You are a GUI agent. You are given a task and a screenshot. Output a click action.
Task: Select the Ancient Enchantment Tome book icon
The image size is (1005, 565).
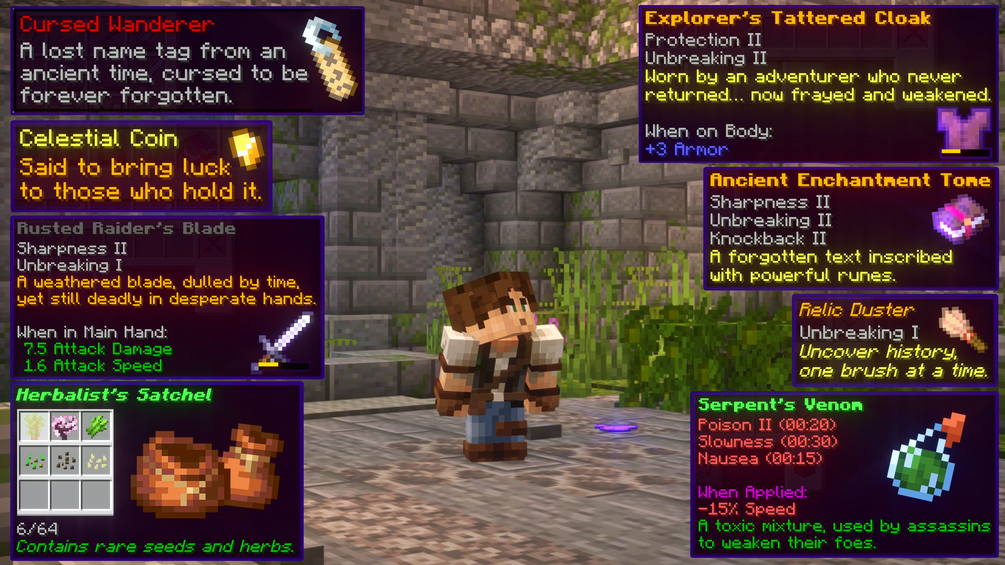tap(958, 218)
